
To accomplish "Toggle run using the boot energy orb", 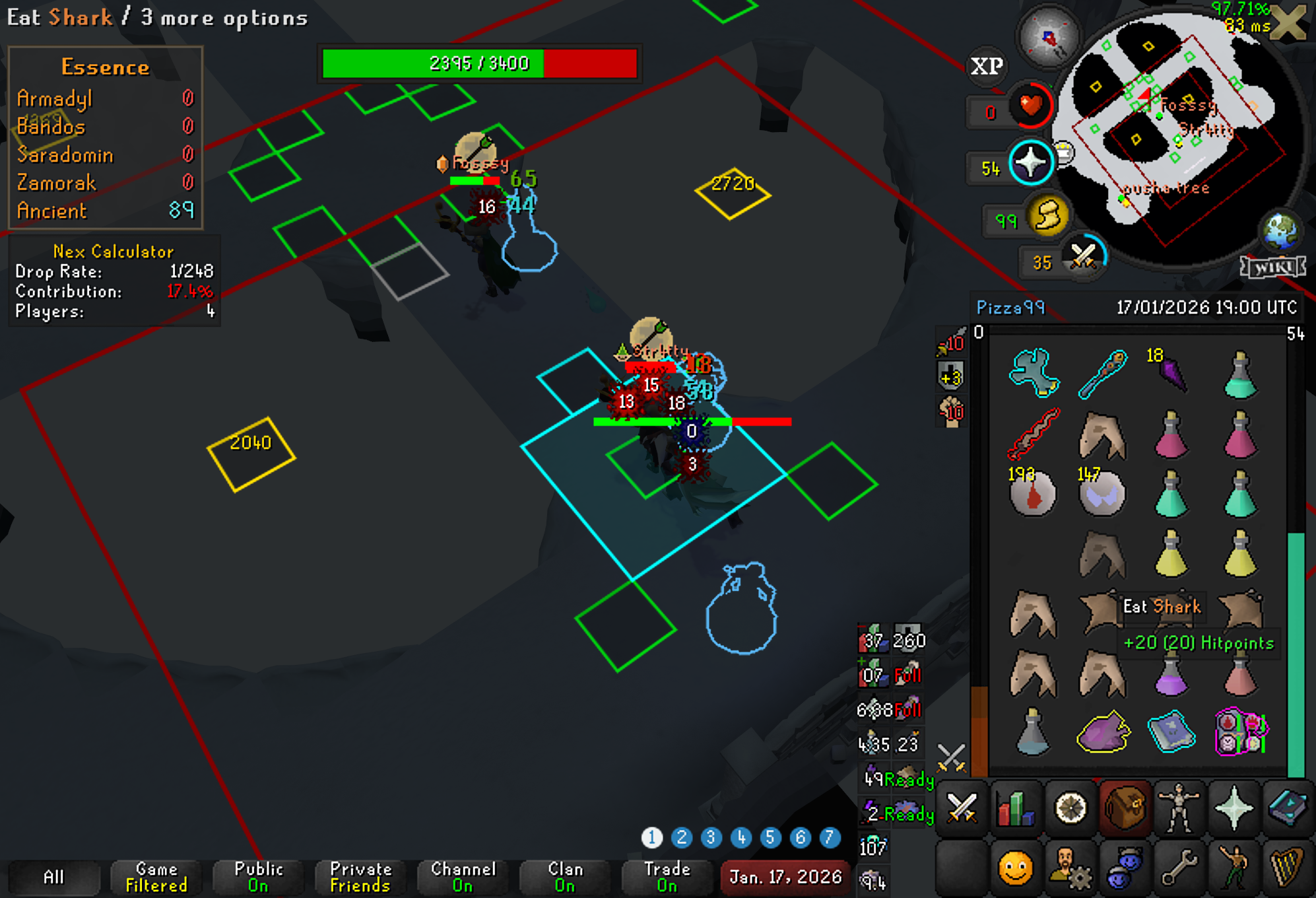I will [x=1047, y=216].
